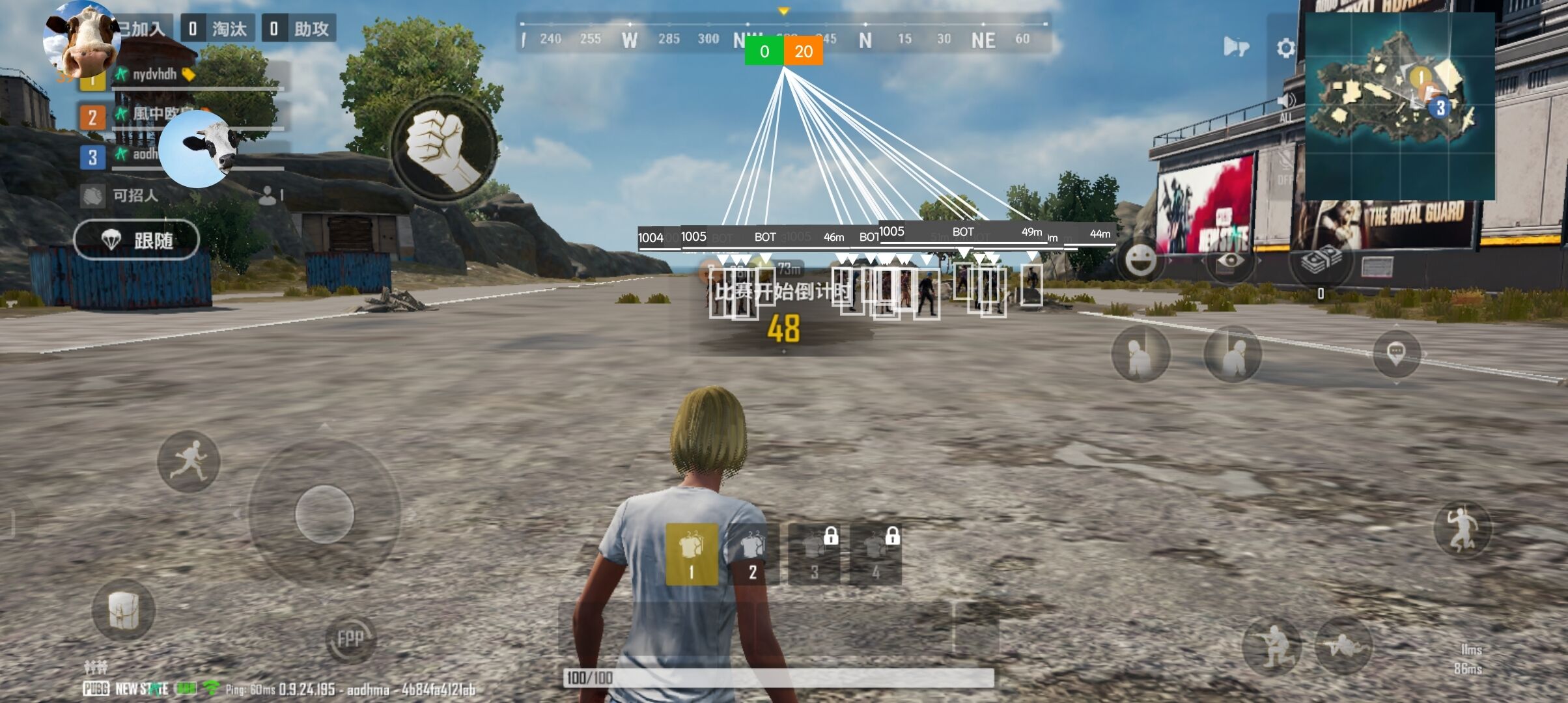This screenshot has width=1568, height=703.
Task: Tap the 可招人 recruit button
Action: click(x=135, y=195)
